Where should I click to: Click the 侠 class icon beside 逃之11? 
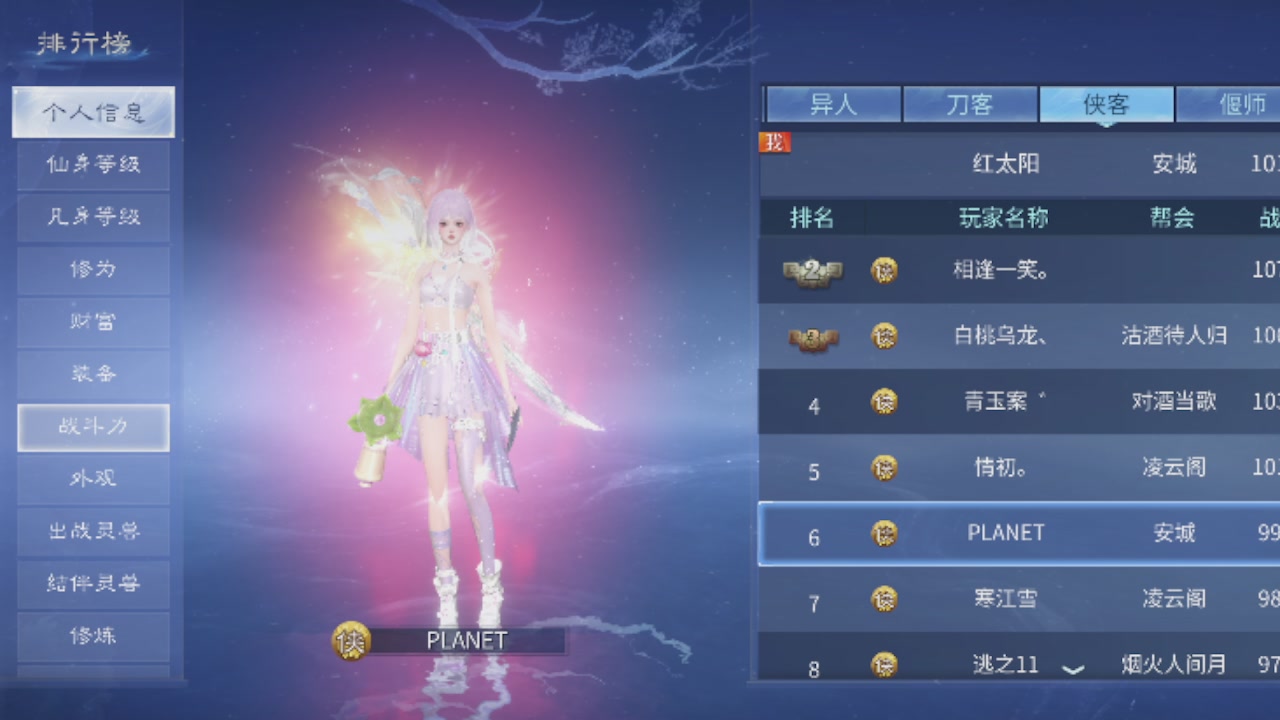(x=884, y=663)
